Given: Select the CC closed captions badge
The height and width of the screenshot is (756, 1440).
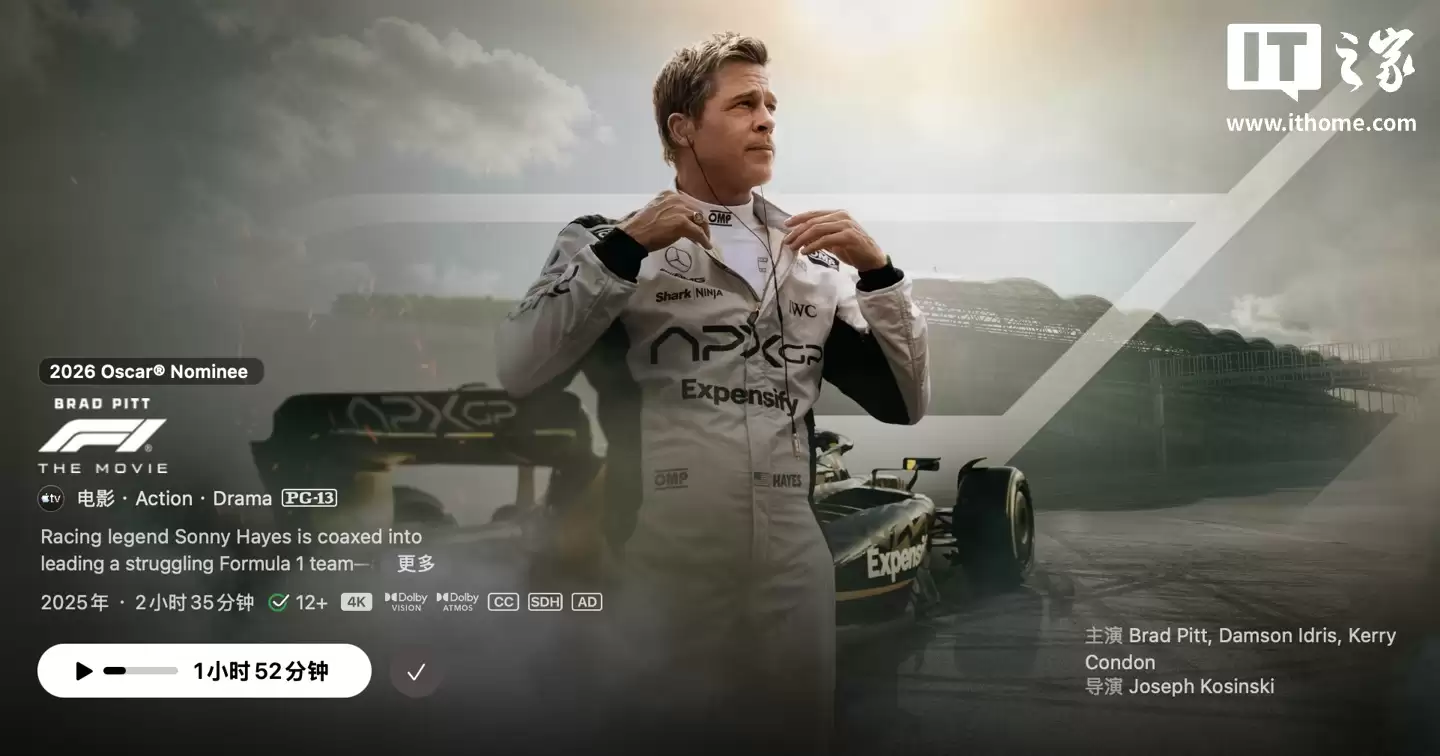Looking at the screenshot, I should (x=503, y=601).
